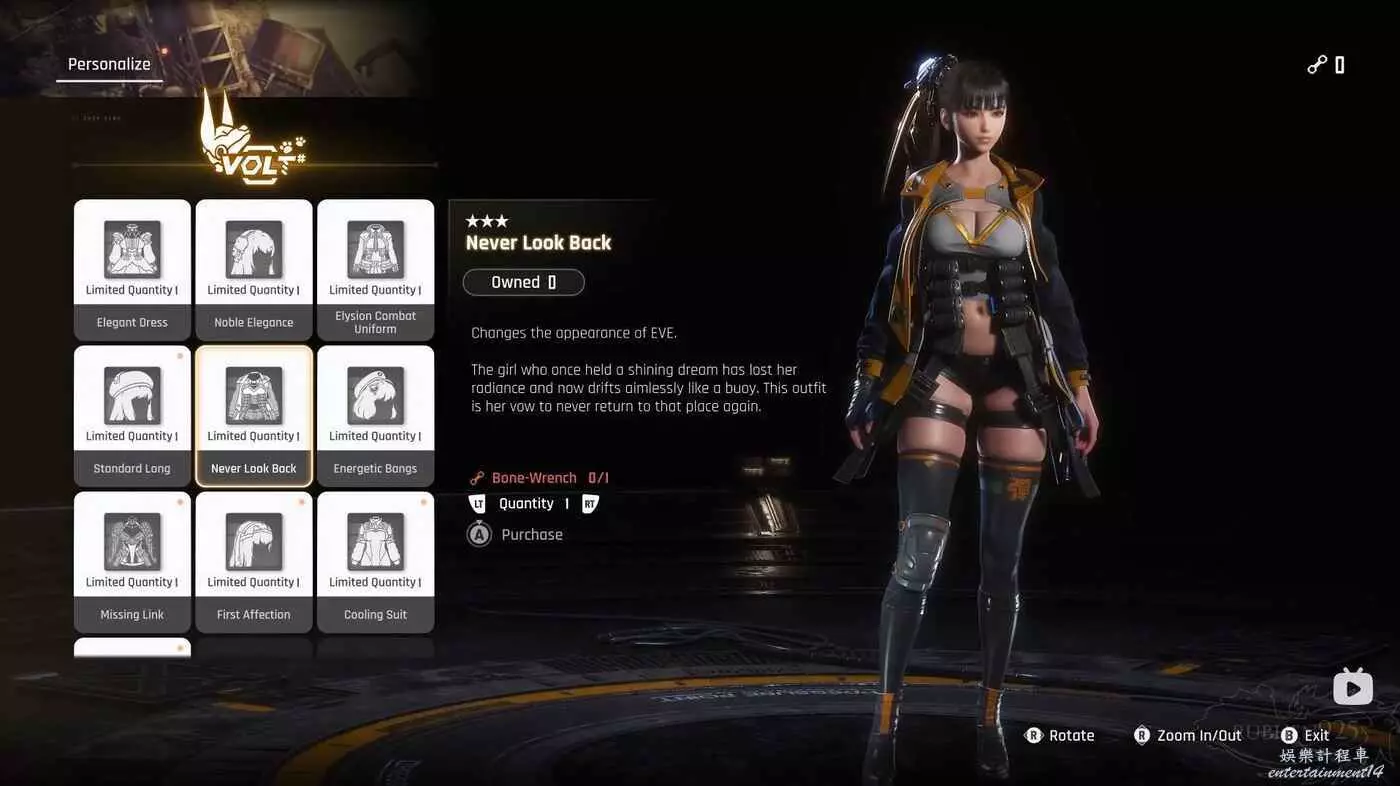This screenshot has width=1400, height=786.
Task: Choose the Energetic Bangs hairstyle tile
Action: (x=375, y=416)
